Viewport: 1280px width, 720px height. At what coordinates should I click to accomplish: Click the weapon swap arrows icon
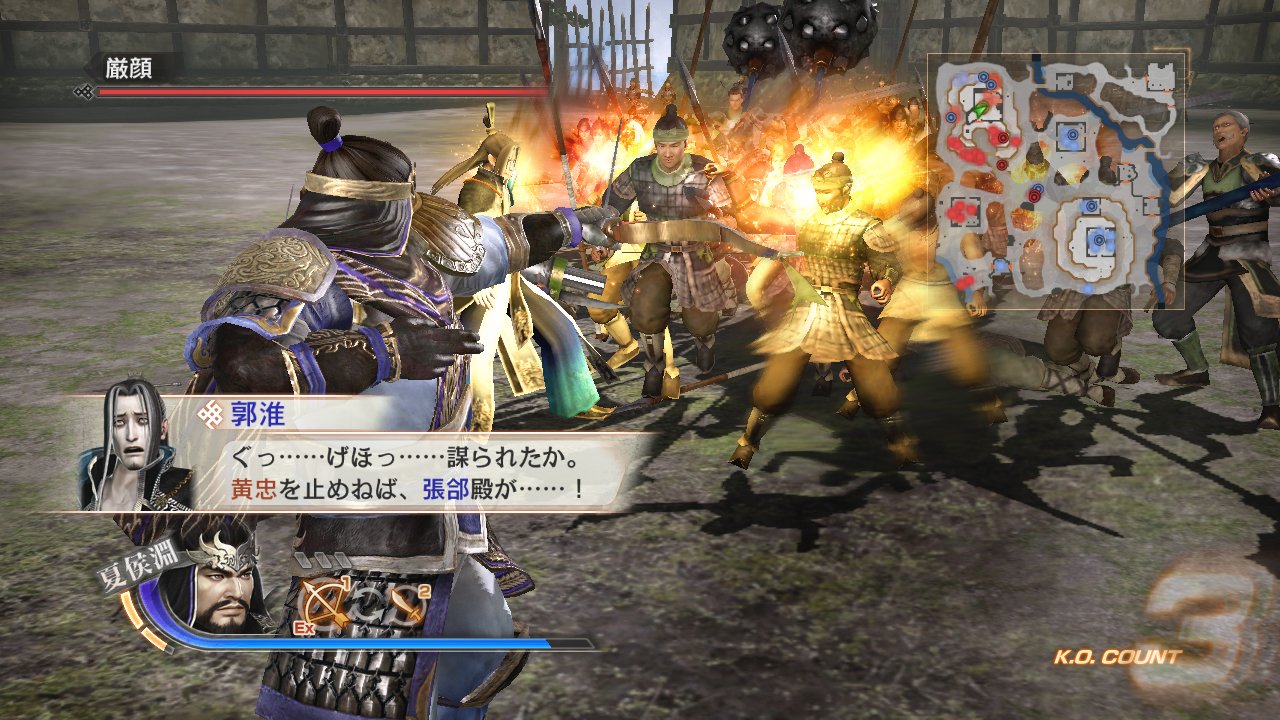pyautogui.click(x=367, y=605)
